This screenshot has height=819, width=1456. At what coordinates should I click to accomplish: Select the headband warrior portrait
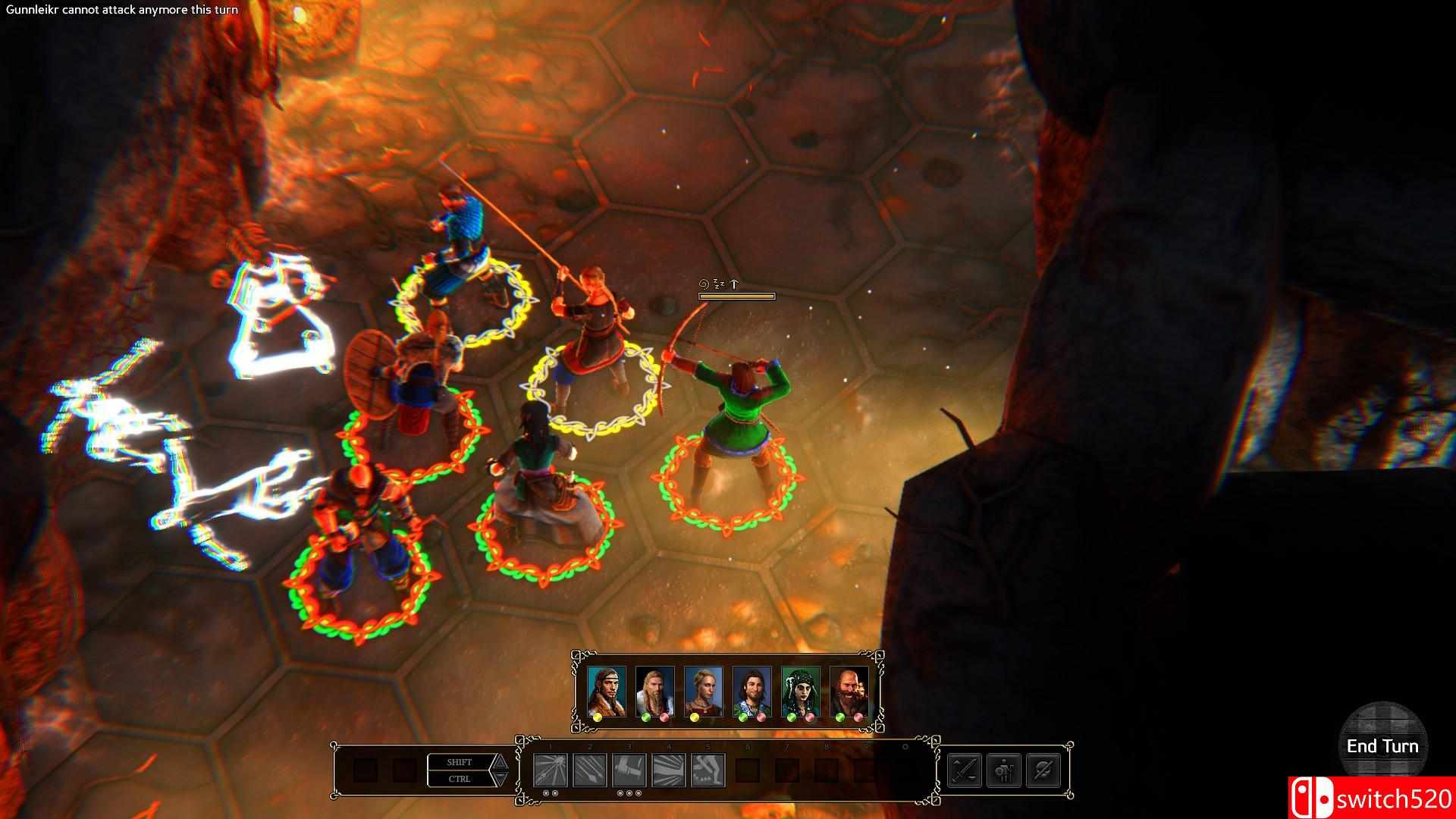tap(606, 692)
